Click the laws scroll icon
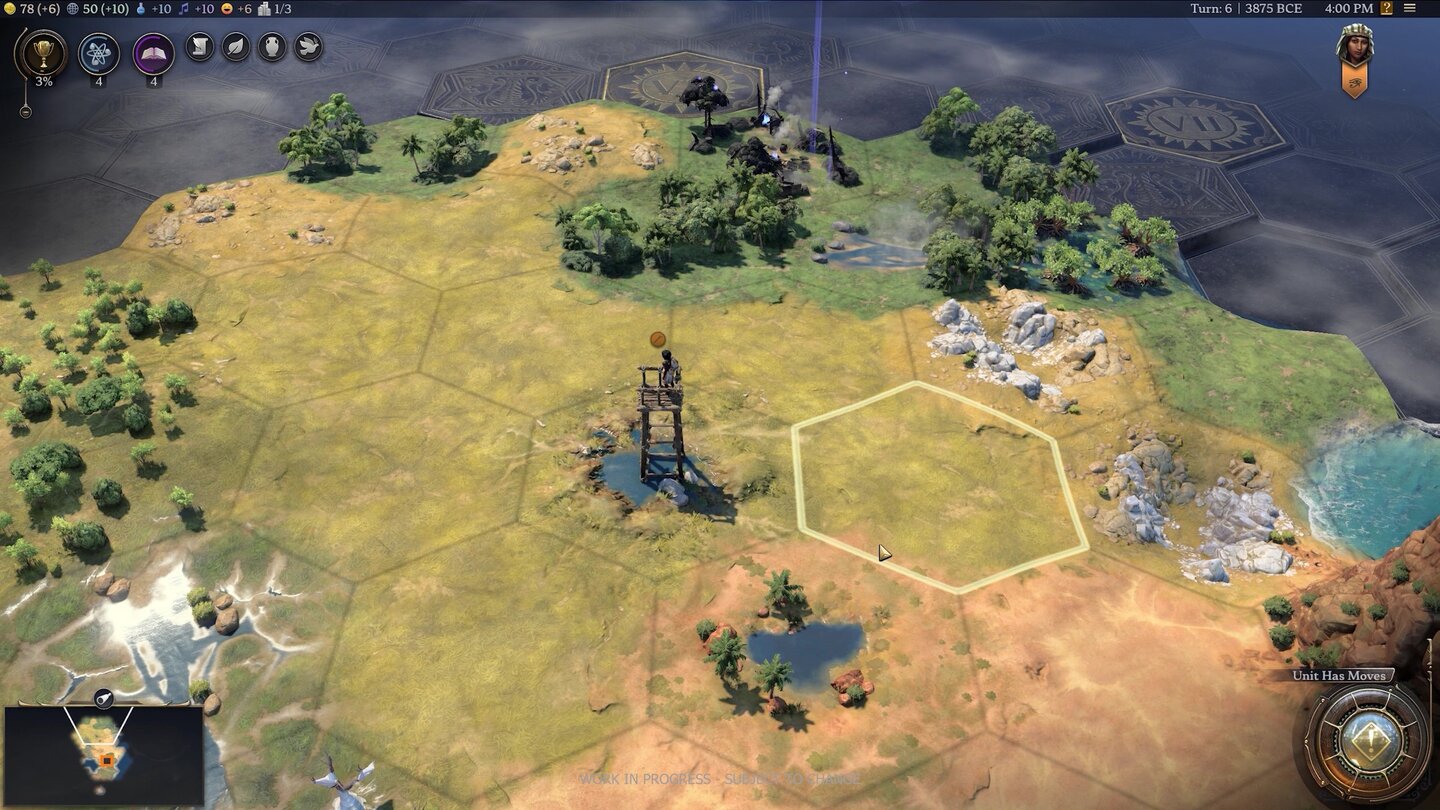 (199, 47)
